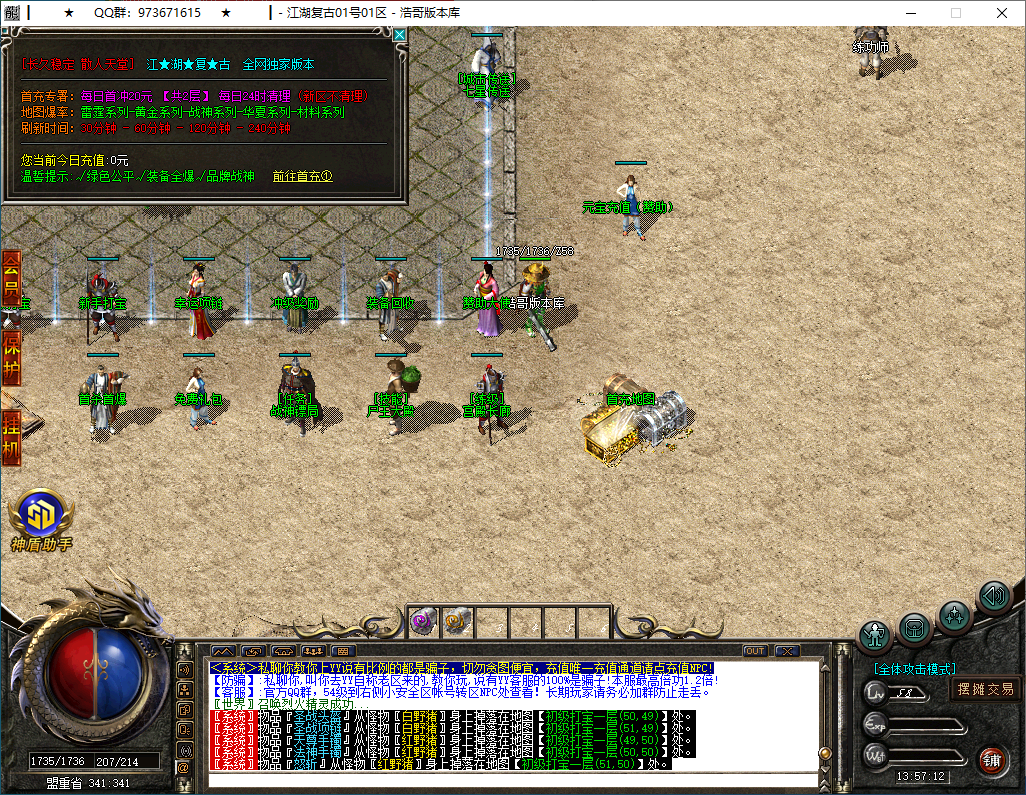The height and width of the screenshot is (795, 1026).
Task: Close the first-recharge info panel
Action: click(400, 35)
